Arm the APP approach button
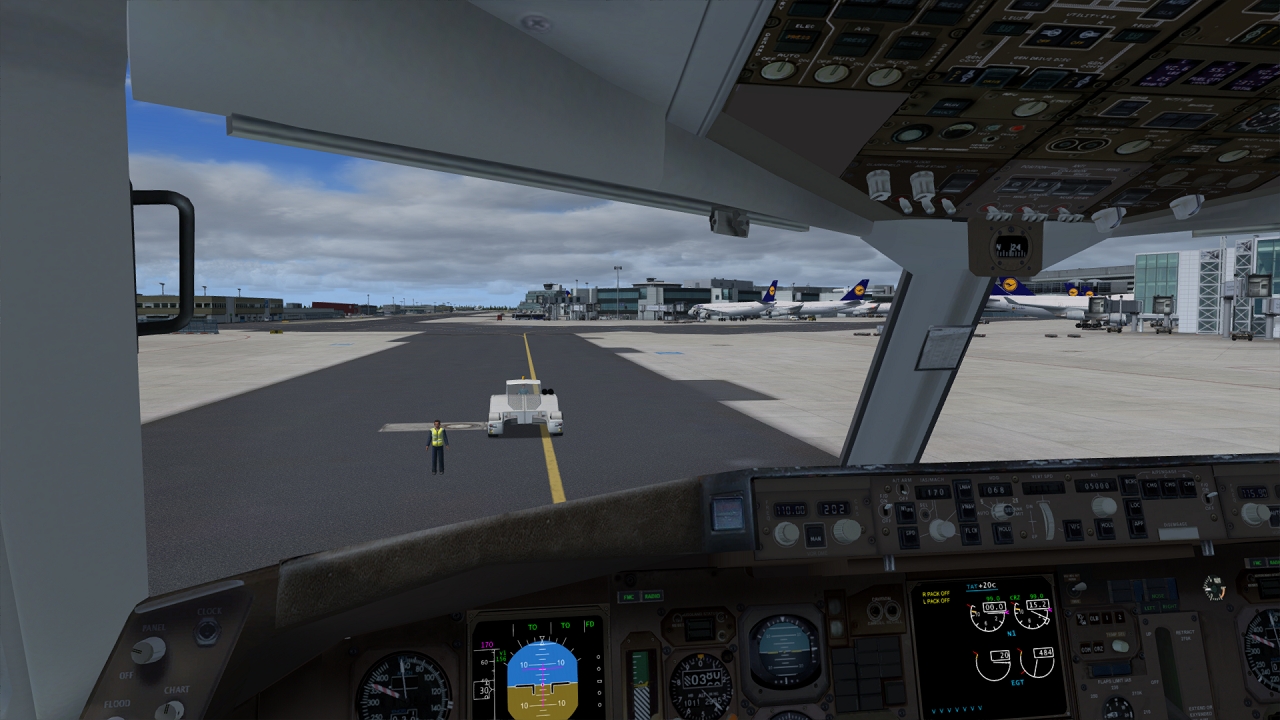The width and height of the screenshot is (1280, 720). (1137, 525)
